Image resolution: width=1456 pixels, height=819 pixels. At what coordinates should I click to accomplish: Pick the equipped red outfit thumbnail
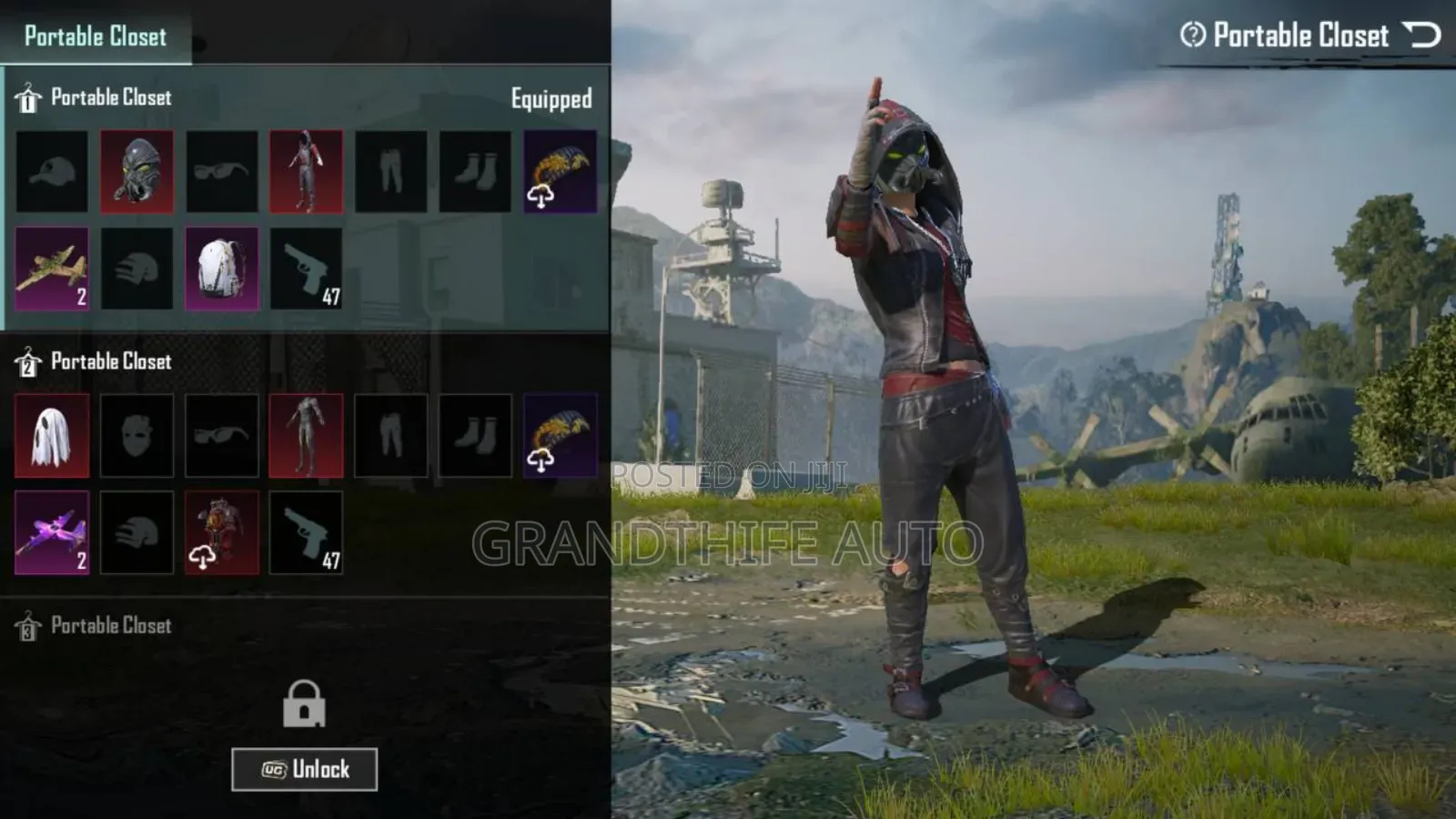pyautogui.click(x=307, y=171)
